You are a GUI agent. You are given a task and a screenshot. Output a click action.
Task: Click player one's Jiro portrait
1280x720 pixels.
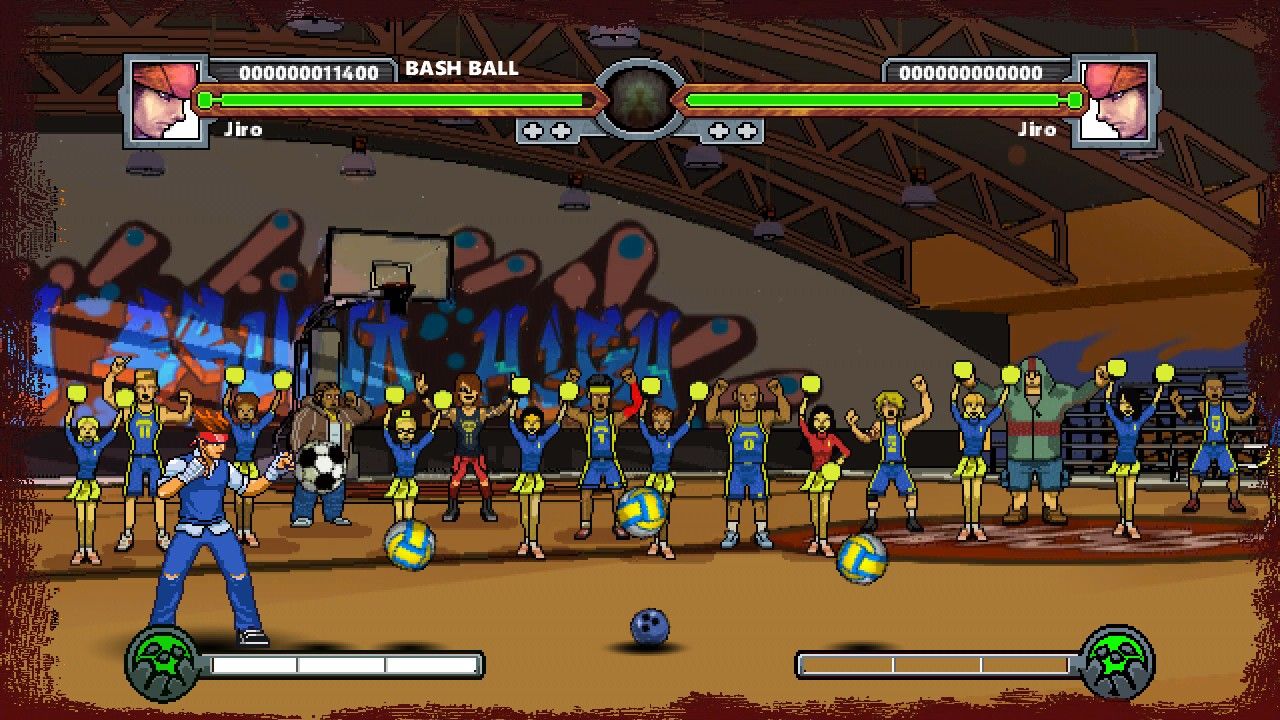(166, 100)
